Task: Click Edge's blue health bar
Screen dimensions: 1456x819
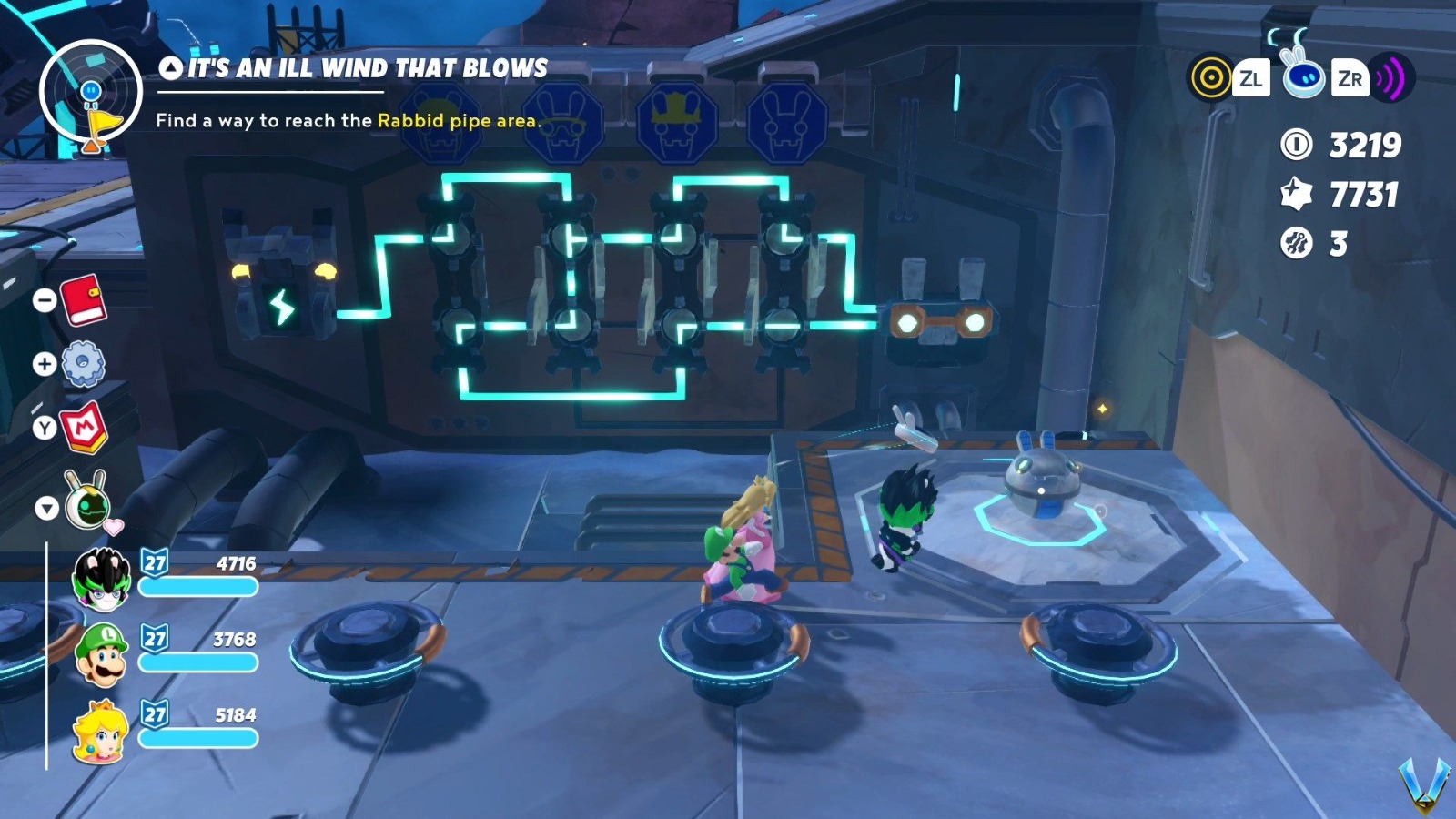Action: pos(198,587)
